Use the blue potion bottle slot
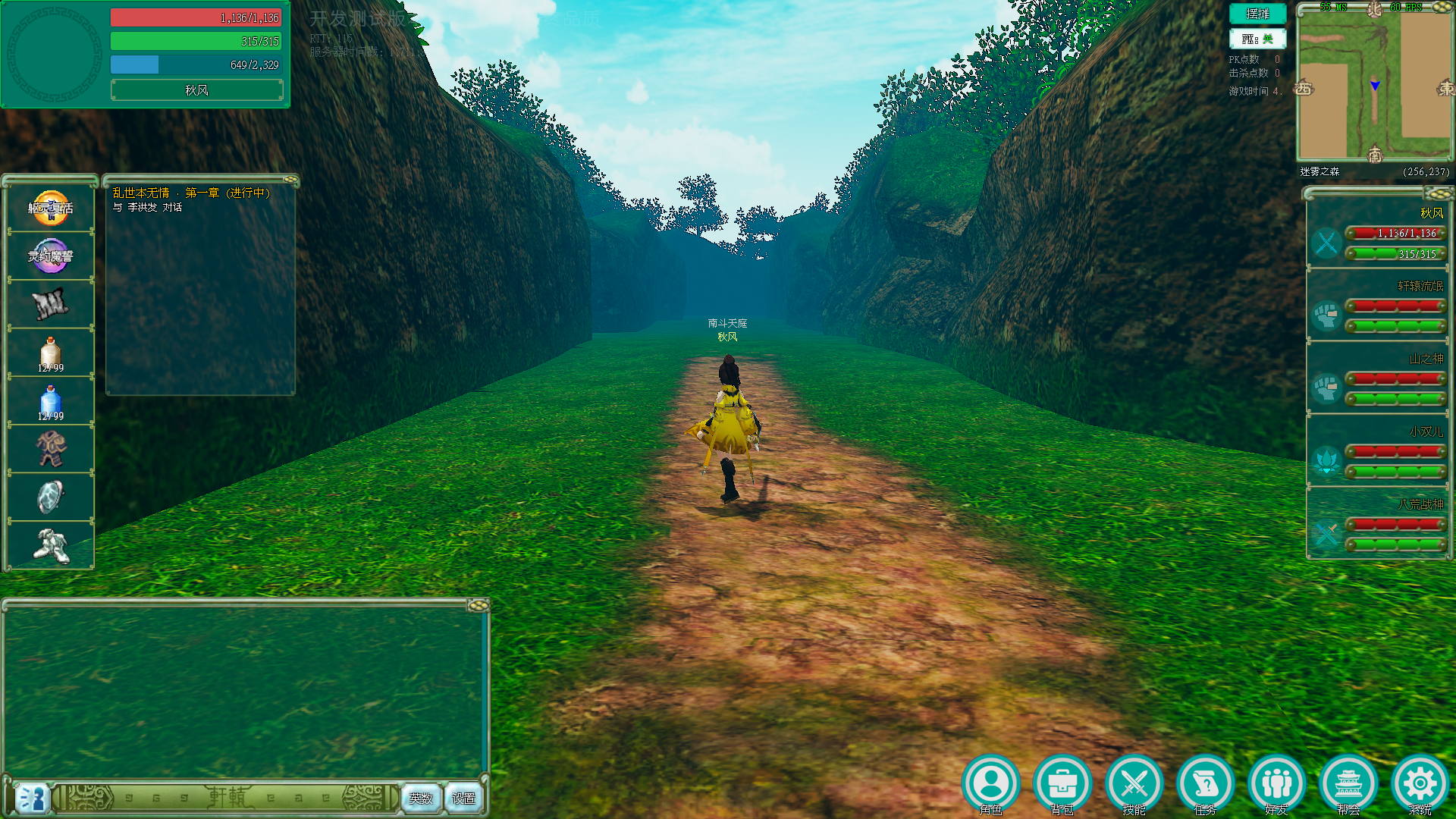Viewport: 1456px width, 819px height. [x=51, y=403]
